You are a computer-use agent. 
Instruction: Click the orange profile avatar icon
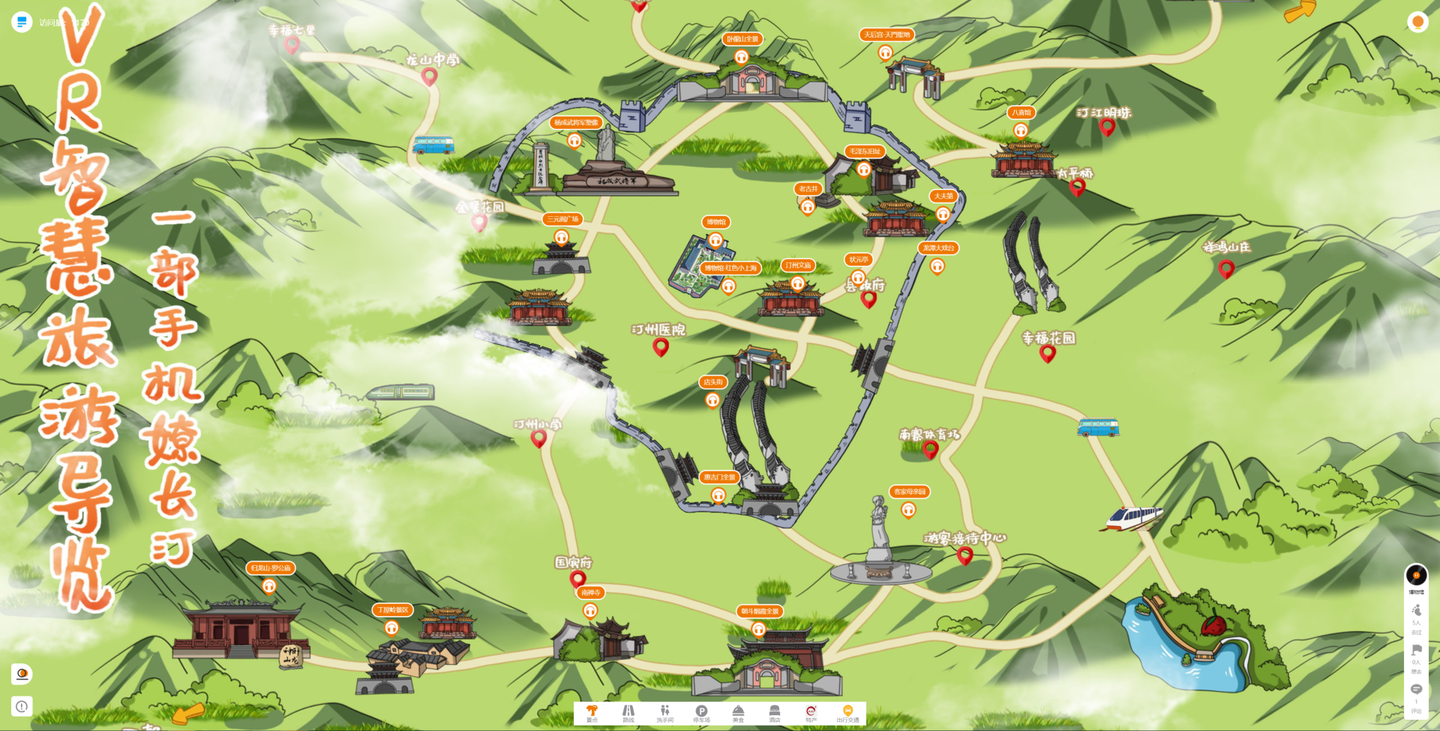(1417, 22)
